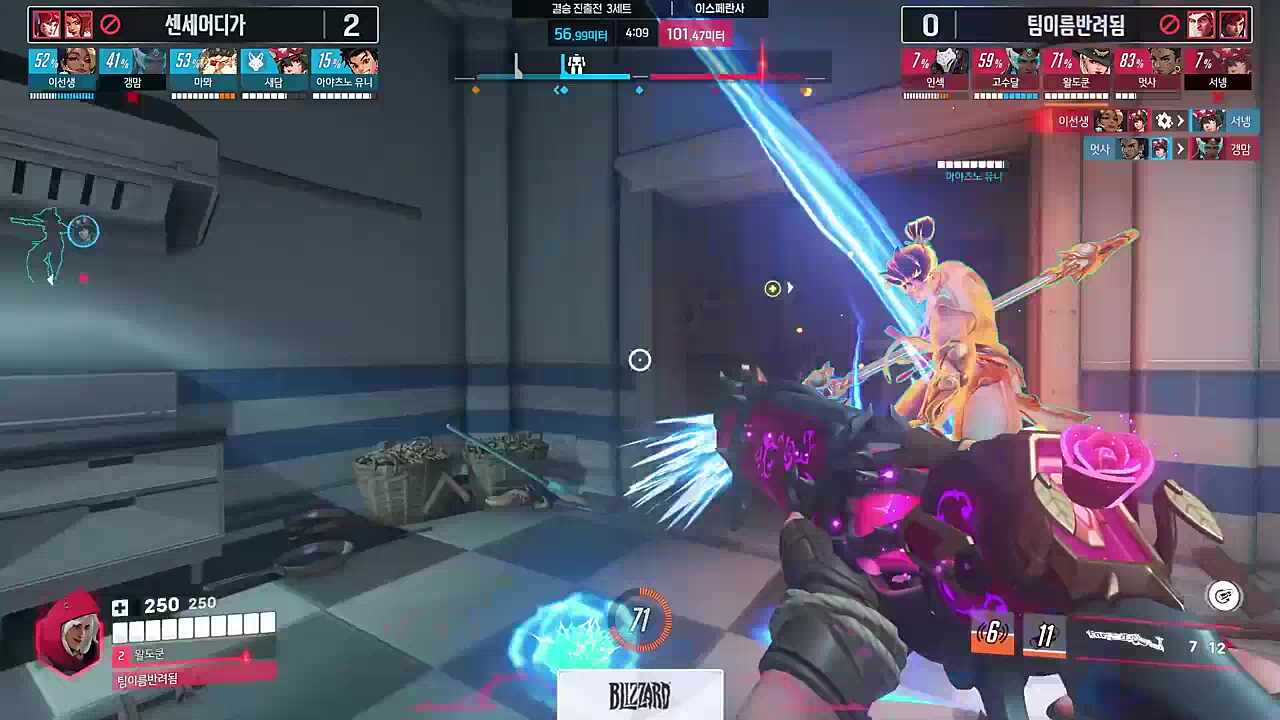Select player 갱맘 in the blue team roster
Image resolution: width=1280 pixels, height=720 pixels.
pyautogui.click(x=133, y=68)
